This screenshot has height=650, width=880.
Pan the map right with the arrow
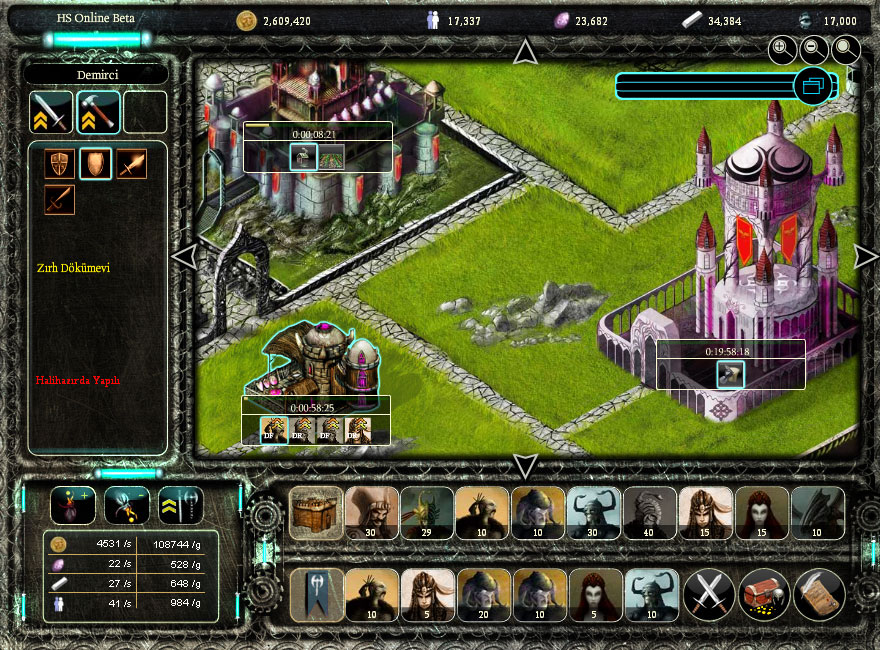click(x=865, y=257)
